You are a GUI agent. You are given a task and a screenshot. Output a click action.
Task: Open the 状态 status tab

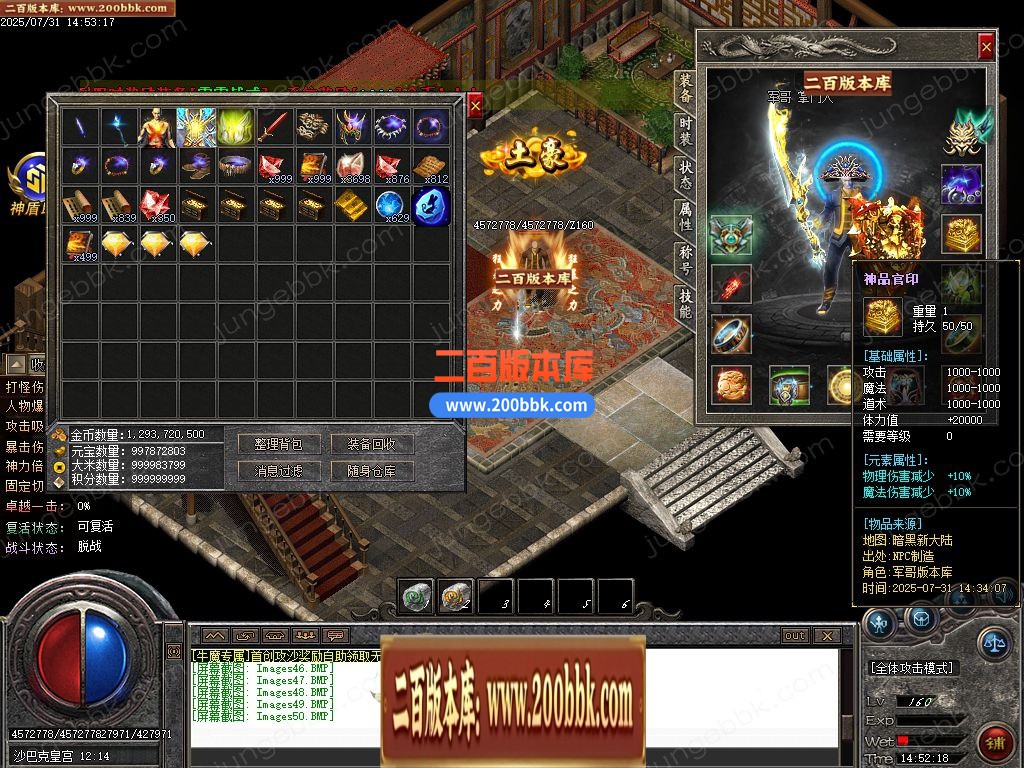pos(685,170)
